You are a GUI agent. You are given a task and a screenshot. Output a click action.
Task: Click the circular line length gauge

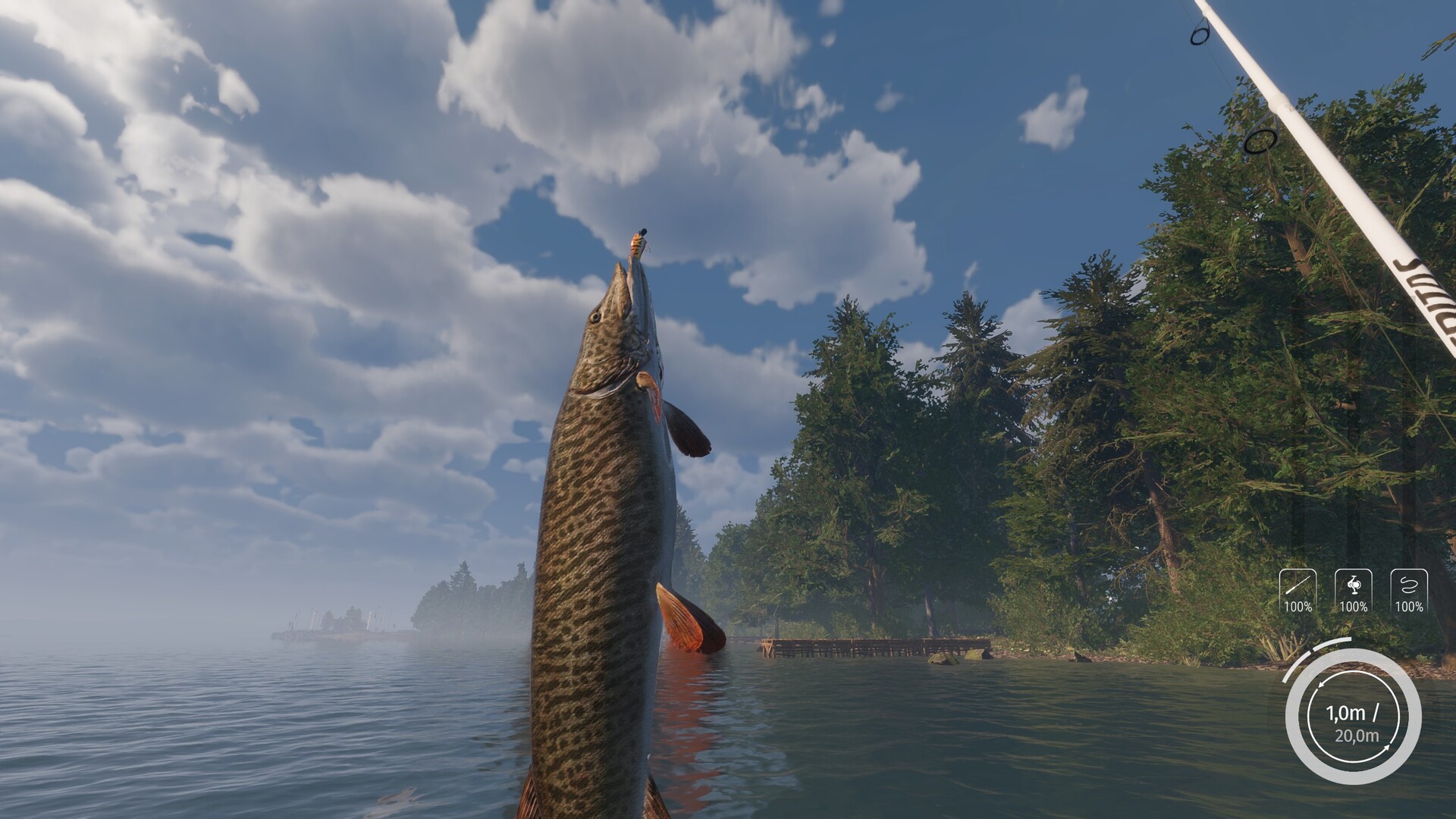pyautogui.click(x=1352, y=717)
